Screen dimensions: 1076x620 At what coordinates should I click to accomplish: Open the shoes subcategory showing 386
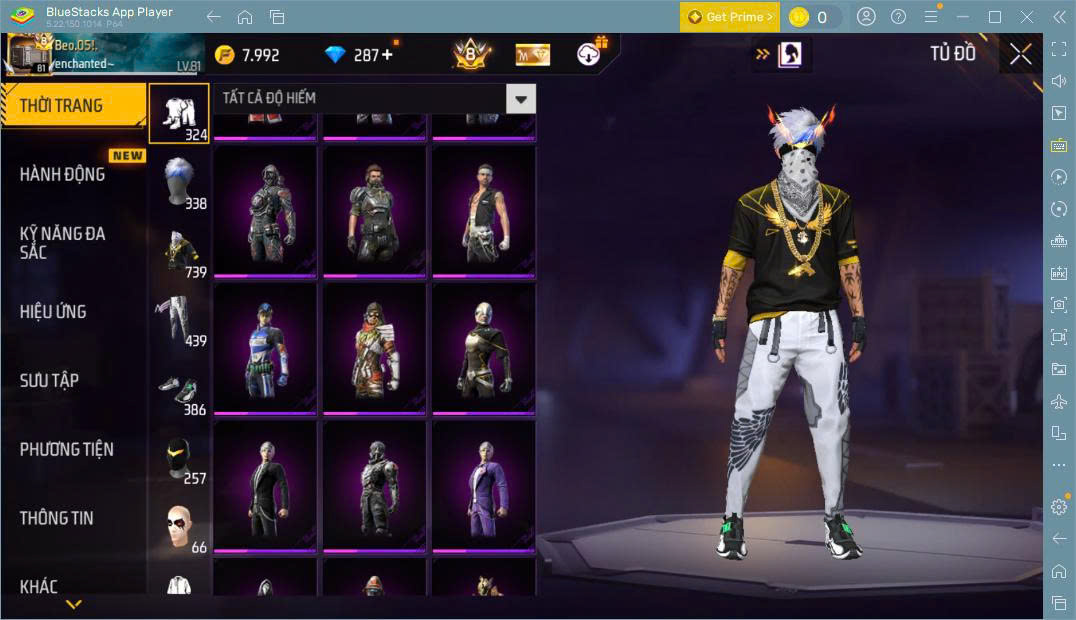click(x=180, y=390)
